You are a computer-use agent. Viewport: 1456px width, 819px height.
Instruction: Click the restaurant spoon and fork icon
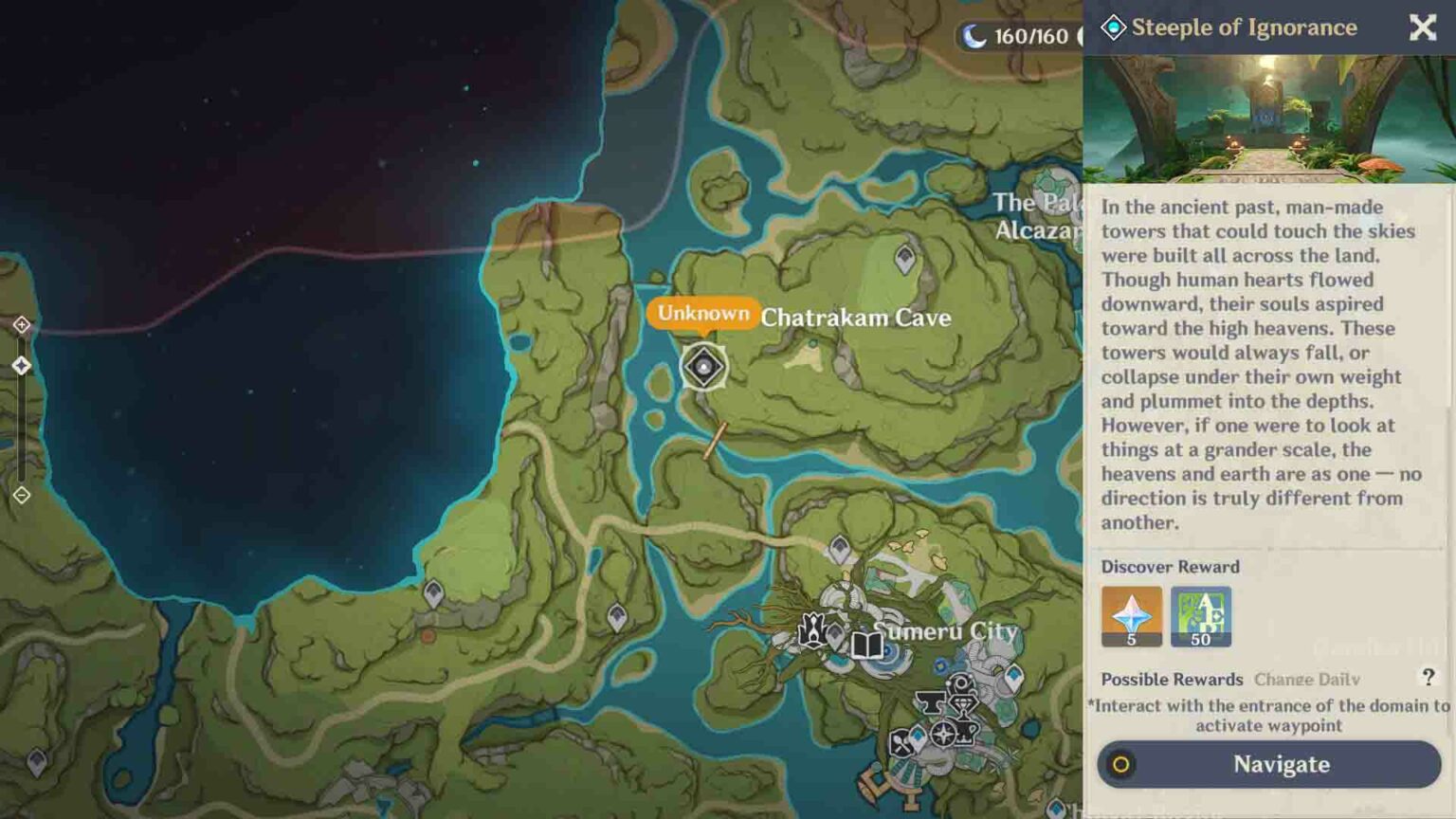(901, 744)
